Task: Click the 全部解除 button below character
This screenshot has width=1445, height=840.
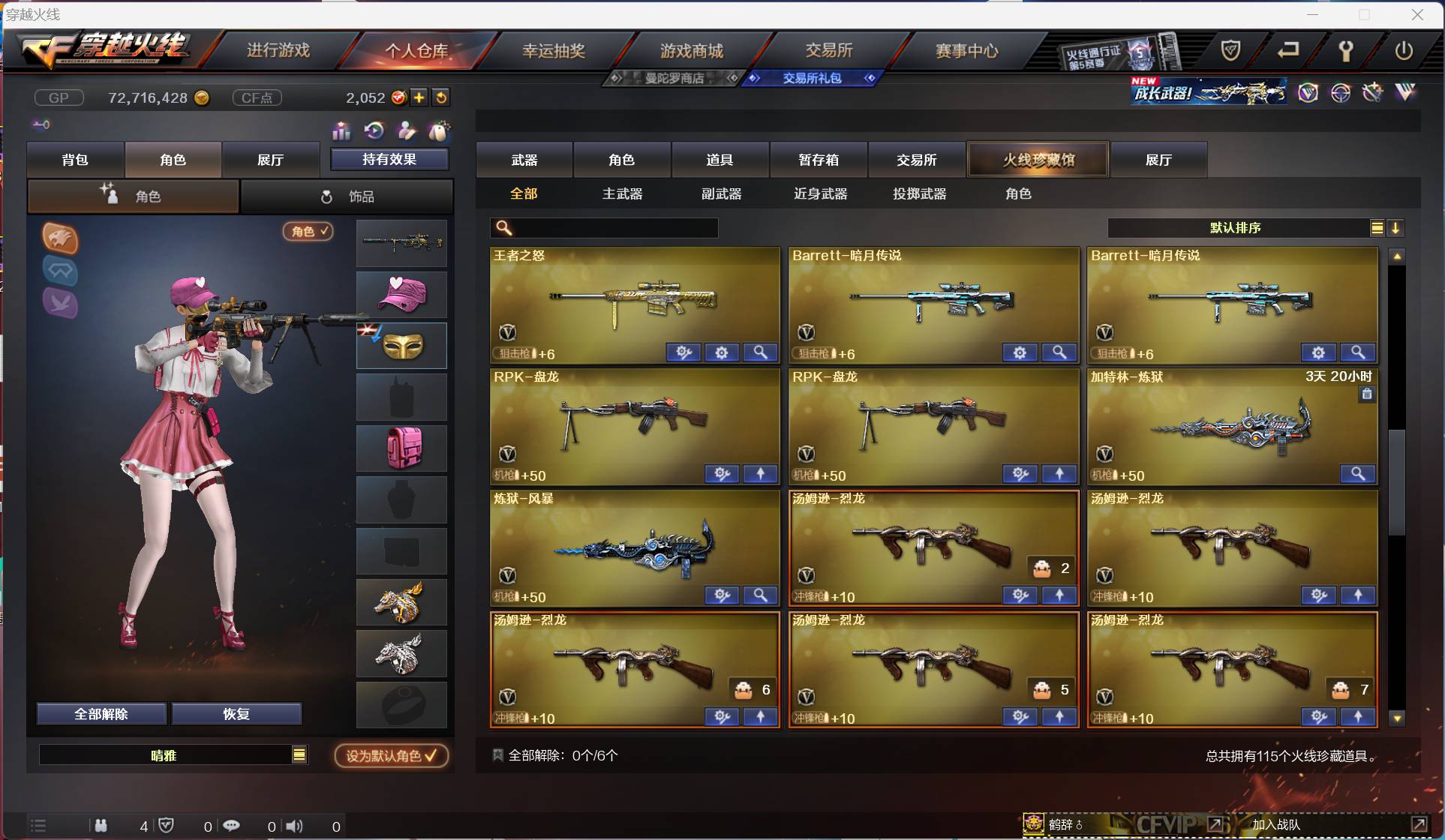Action: (x=101, y=713)
